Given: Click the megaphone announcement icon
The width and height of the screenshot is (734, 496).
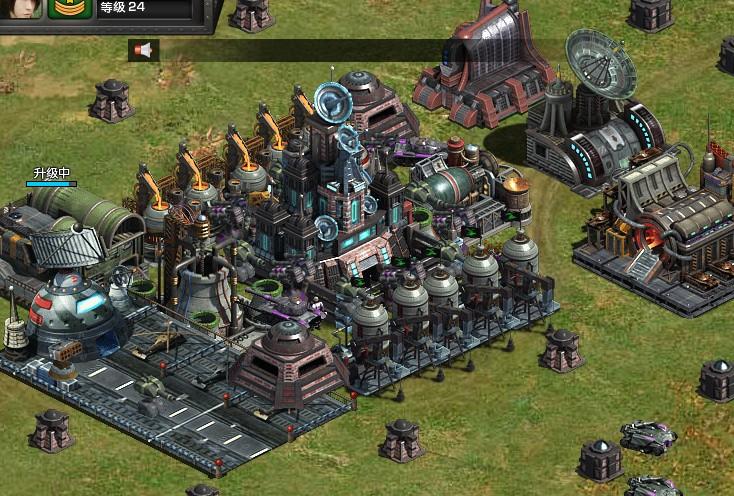Looking at the screenshot, I should tap(144, 49).
